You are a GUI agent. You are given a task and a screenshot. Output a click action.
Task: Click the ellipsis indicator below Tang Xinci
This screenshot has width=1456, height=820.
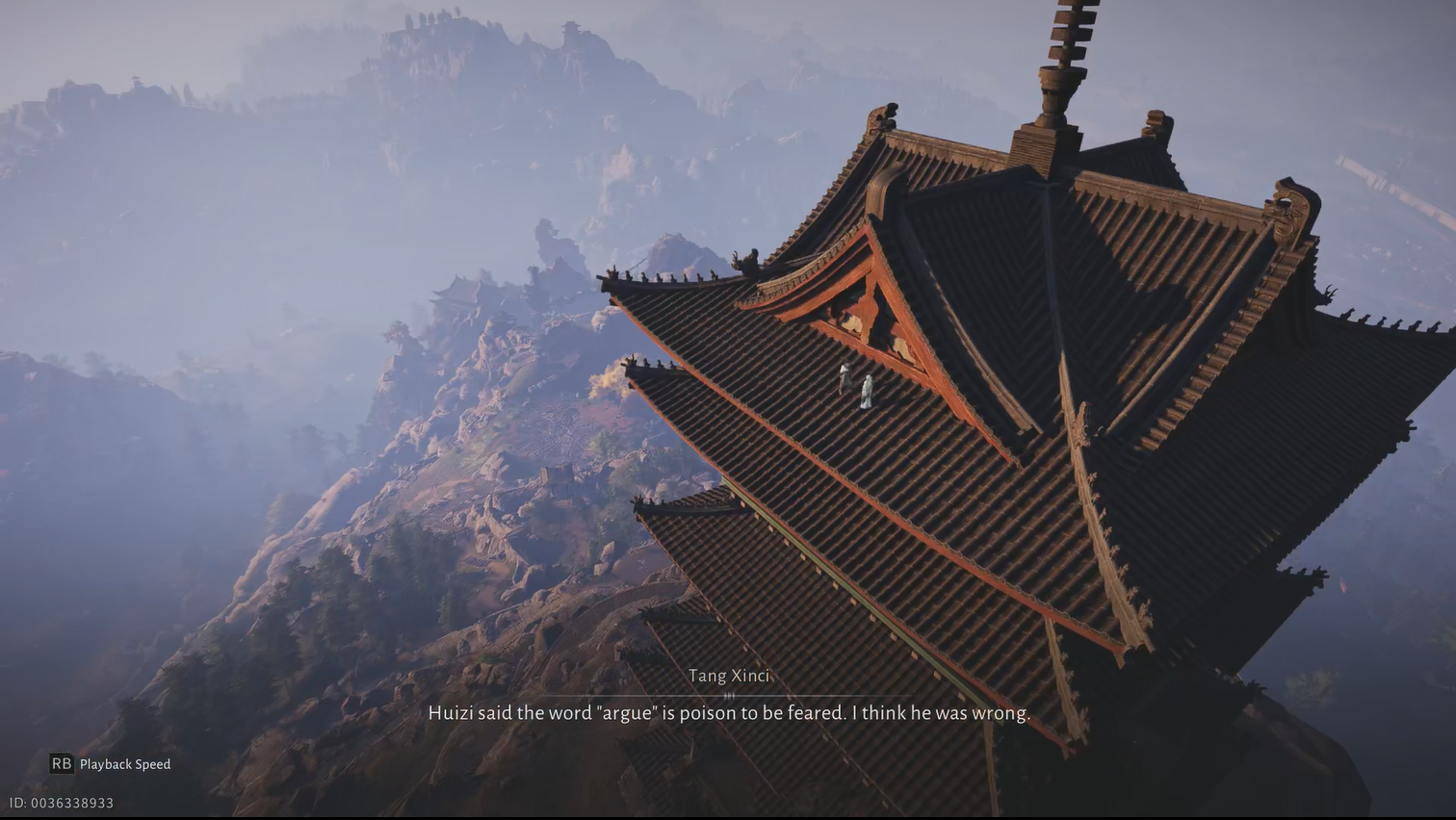tap(729, 695)
